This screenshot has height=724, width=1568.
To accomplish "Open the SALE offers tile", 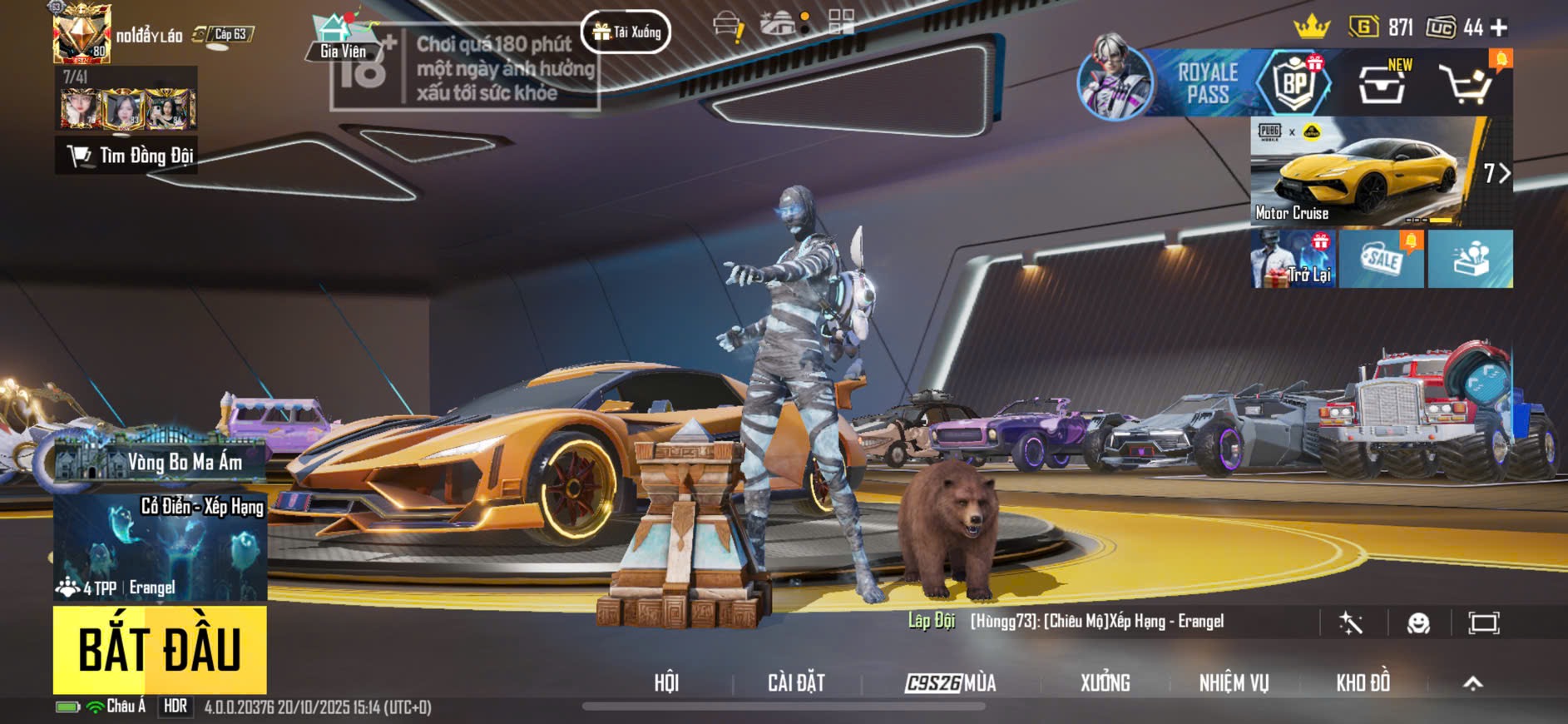I will [x=1382, y=260].
